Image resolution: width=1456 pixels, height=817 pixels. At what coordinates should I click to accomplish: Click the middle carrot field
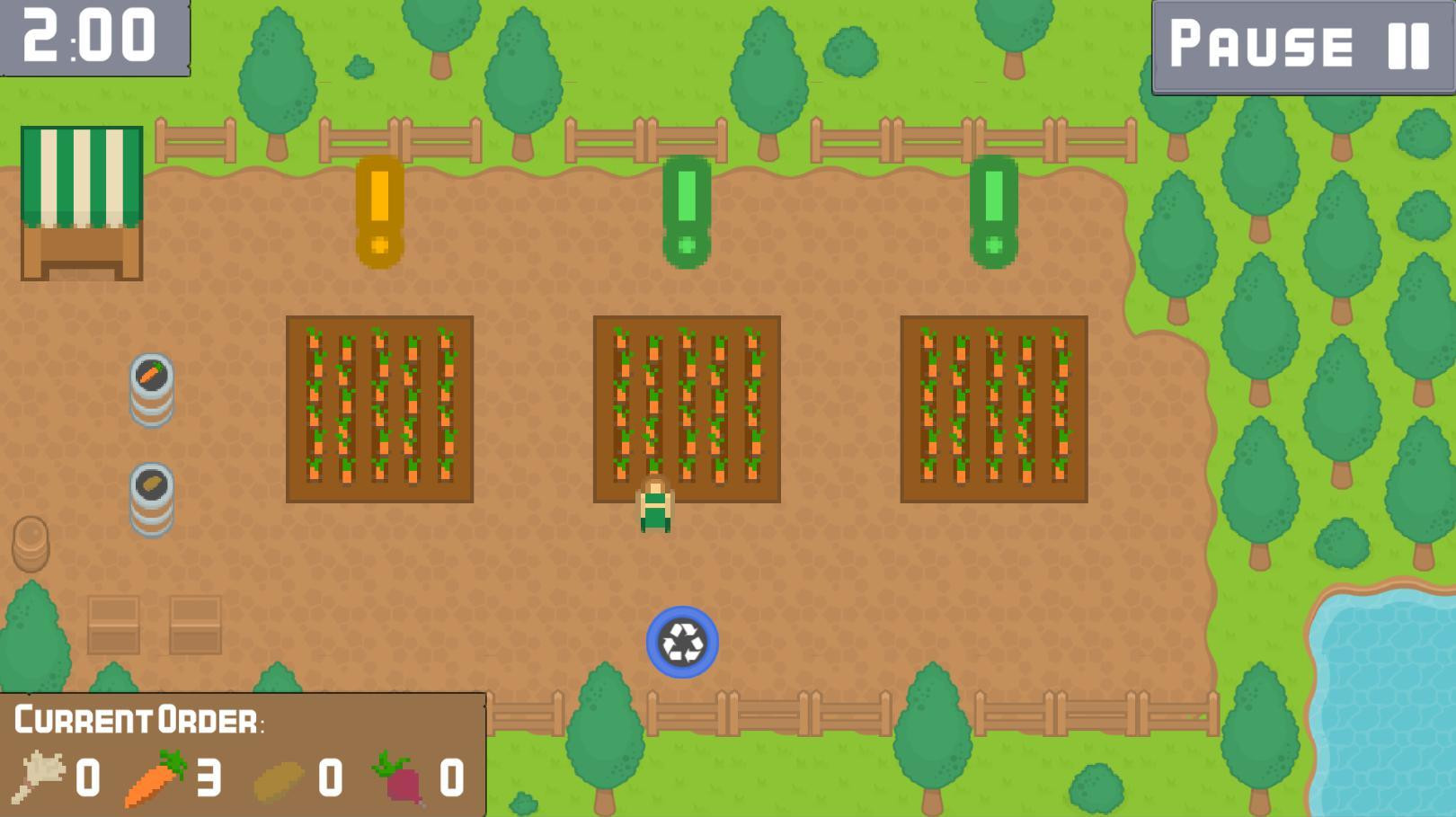[687, 407]
